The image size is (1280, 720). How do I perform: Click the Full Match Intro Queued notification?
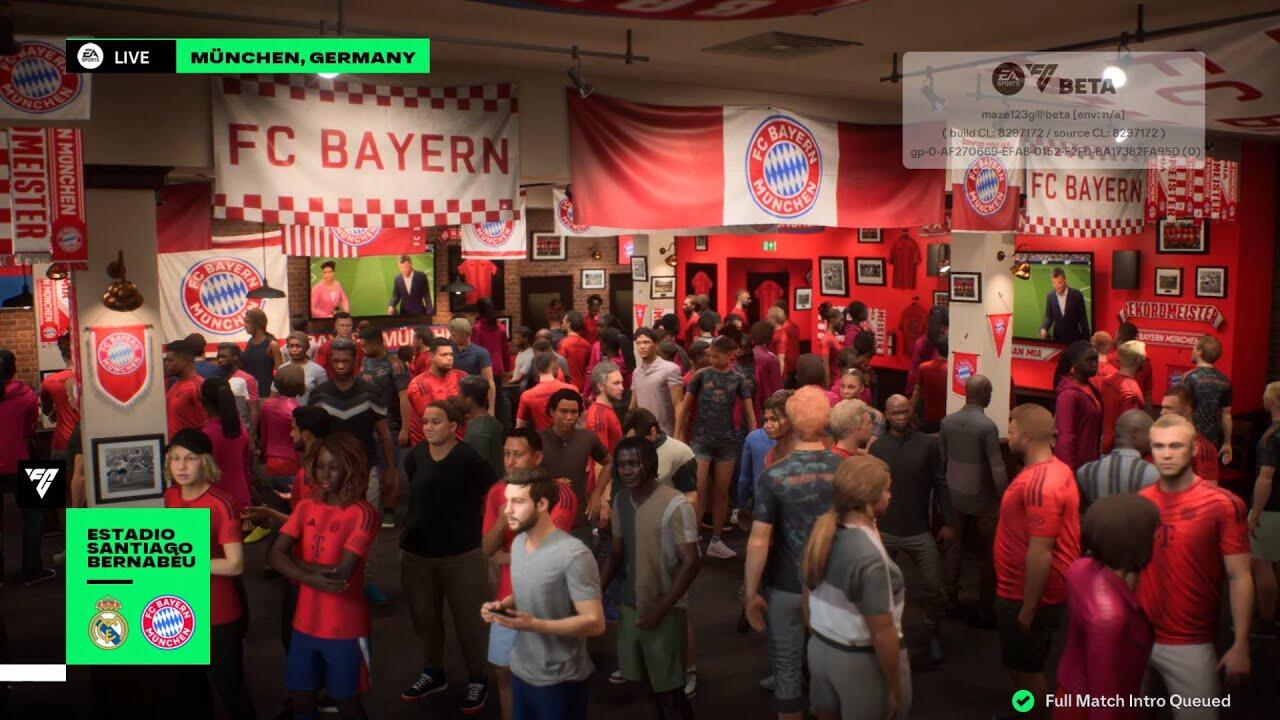point(1123,701)
